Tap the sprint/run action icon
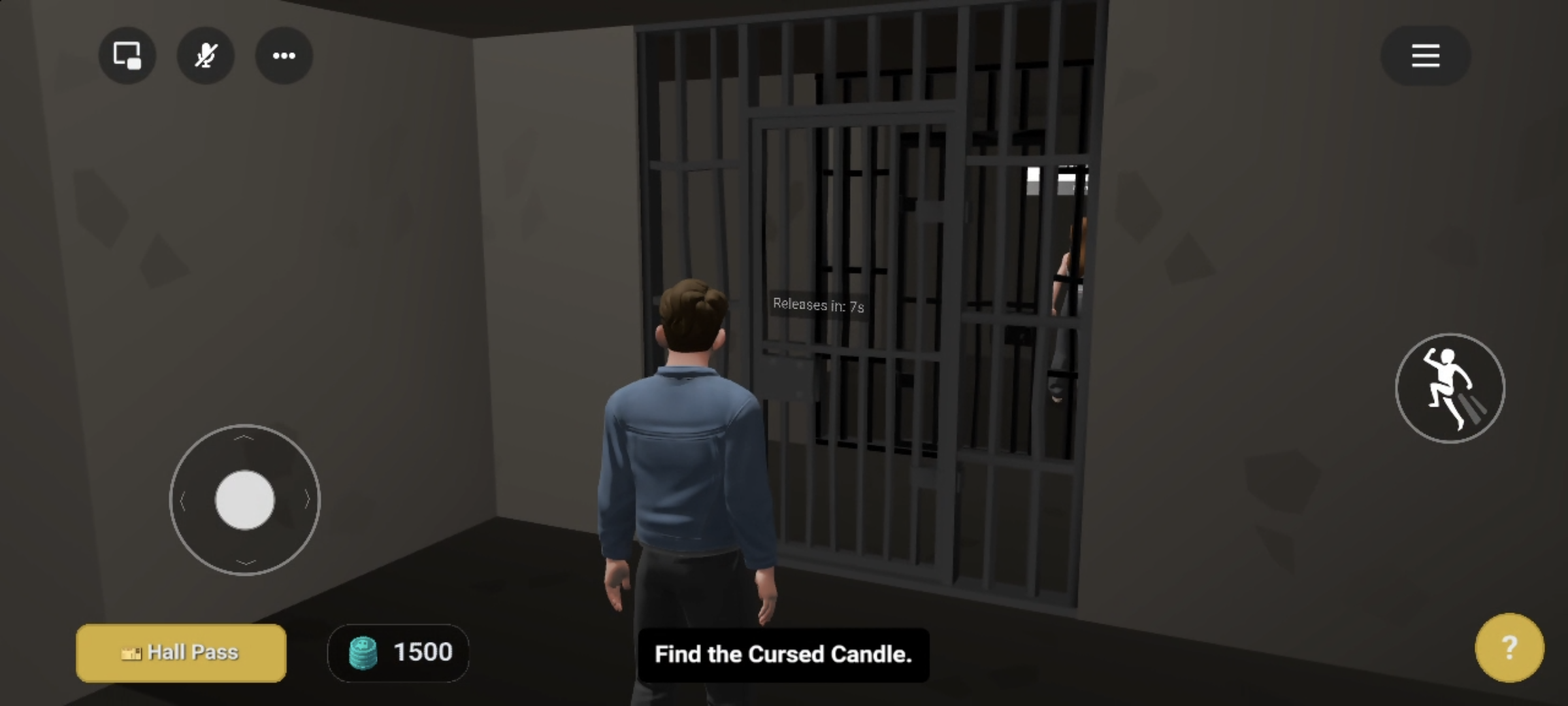This screenshot has height=706, width=1568. click(1450, 388)
